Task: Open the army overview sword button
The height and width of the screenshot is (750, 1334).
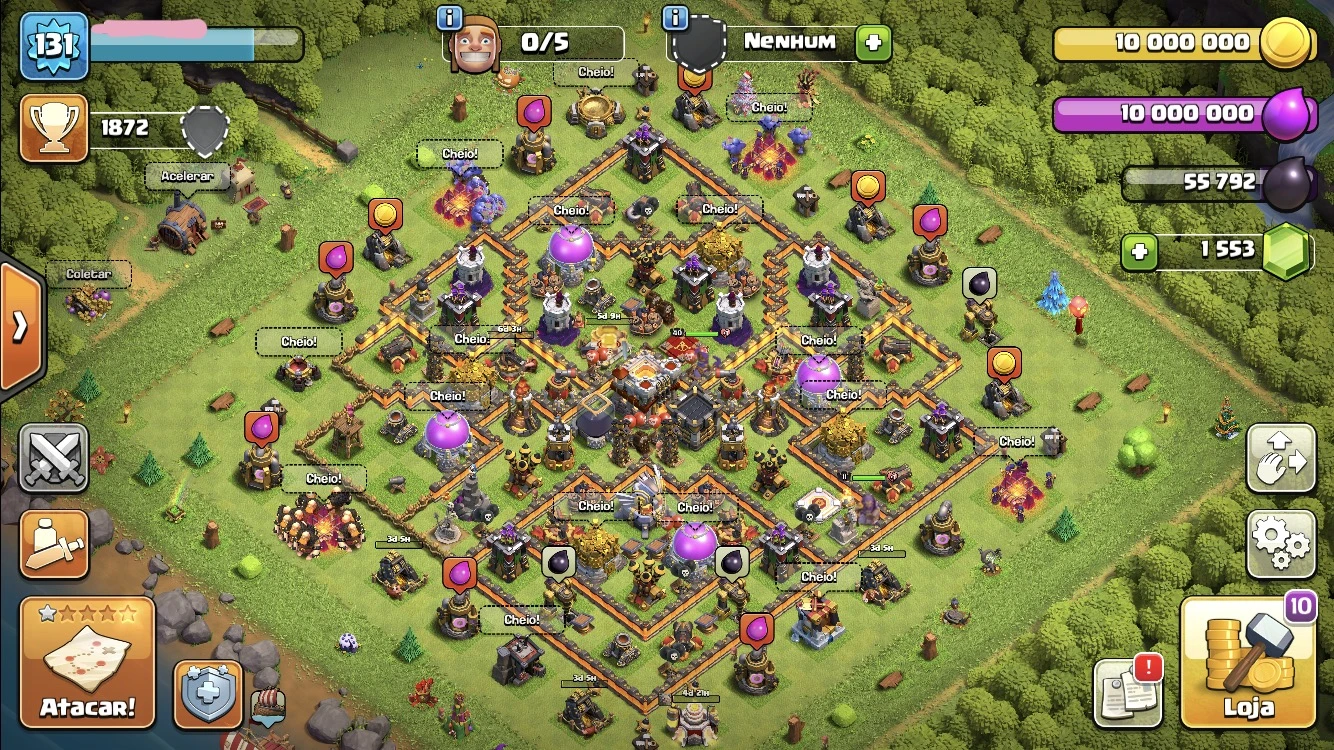Action: coord(54,544)
